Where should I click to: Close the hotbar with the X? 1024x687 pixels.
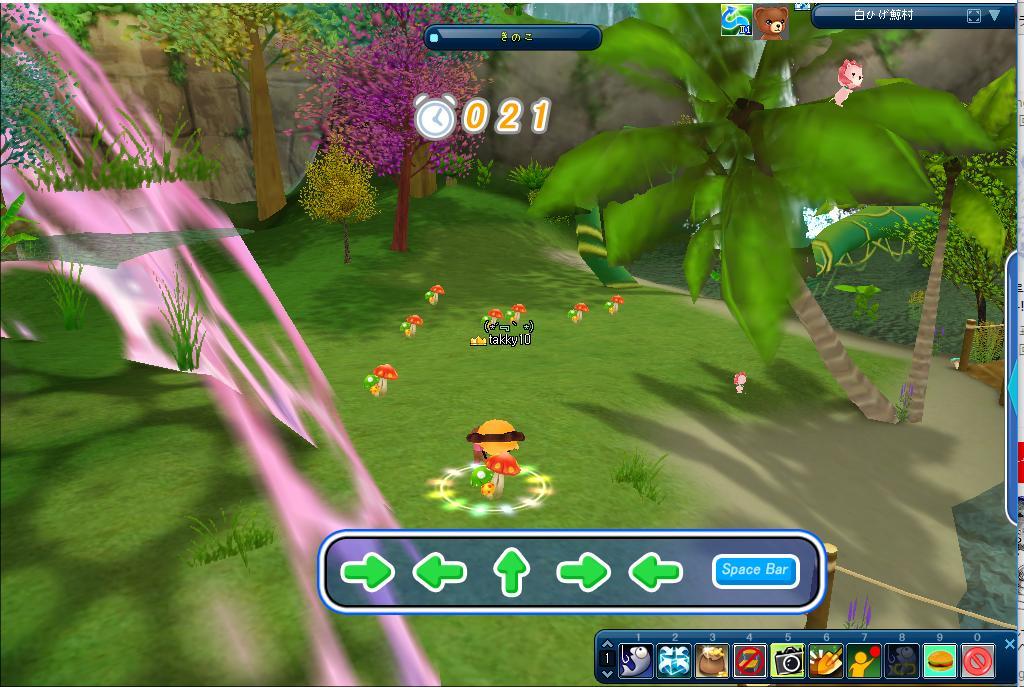click(x=1009, y=645)
